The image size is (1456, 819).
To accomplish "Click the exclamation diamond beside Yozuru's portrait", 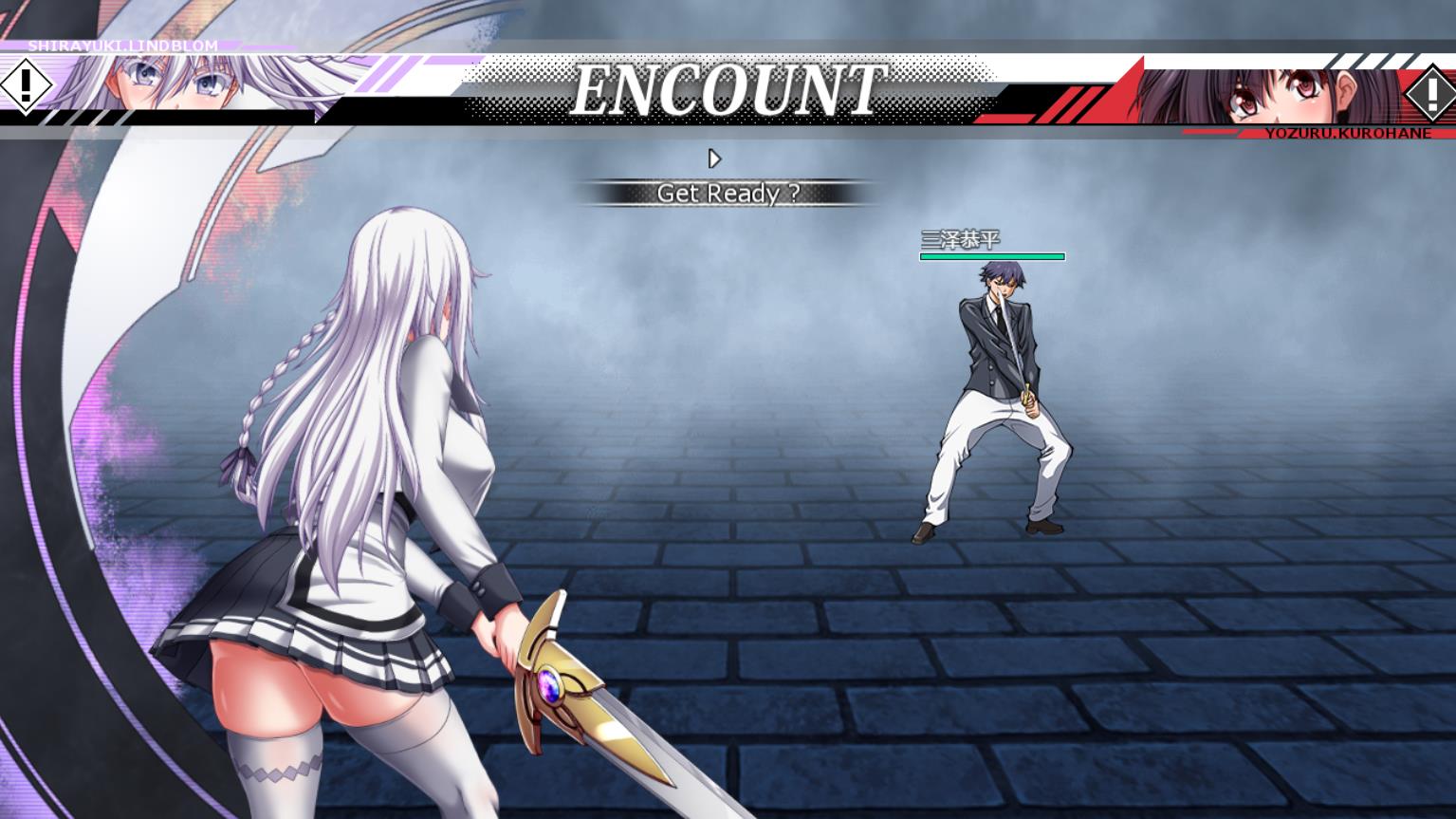I will (1428, 93).
